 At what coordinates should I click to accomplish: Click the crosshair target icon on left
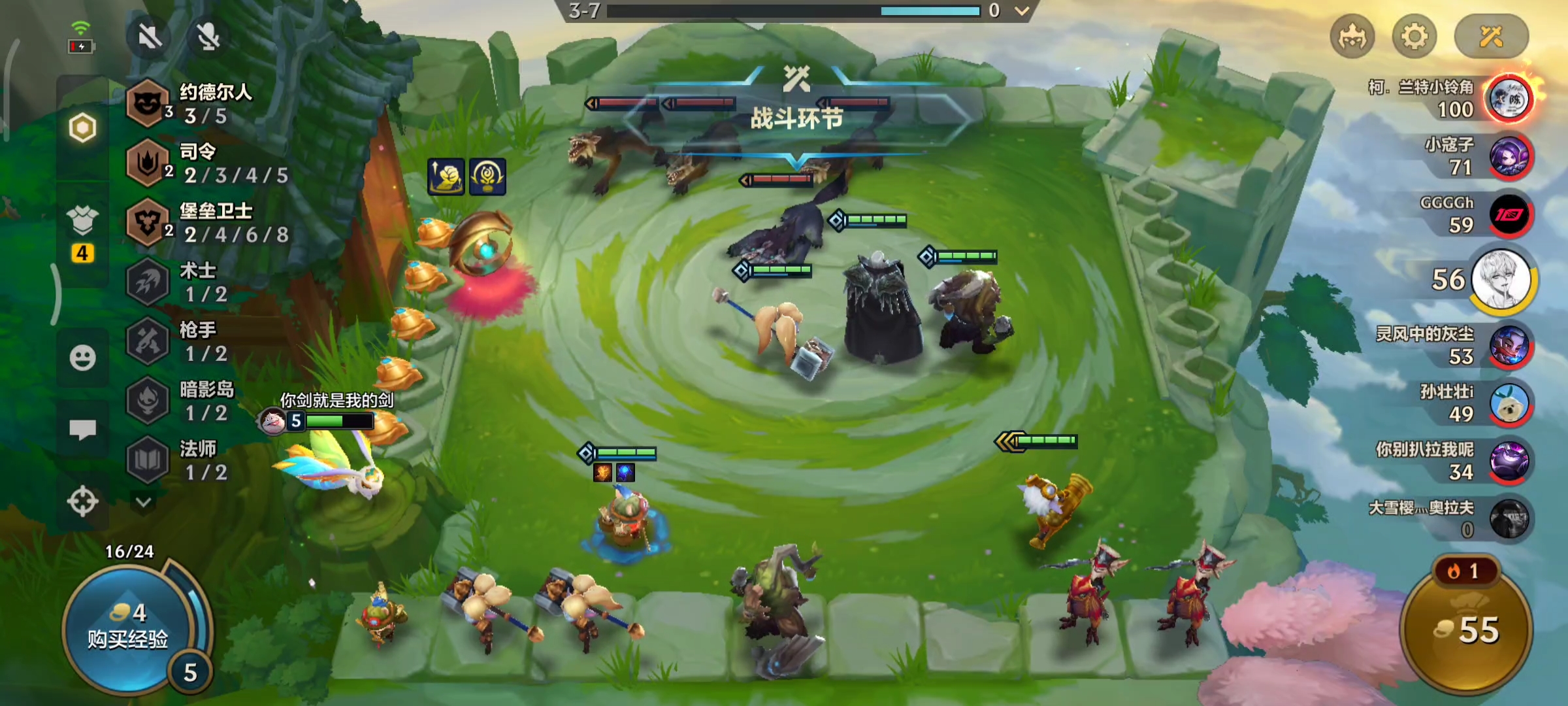82,502
